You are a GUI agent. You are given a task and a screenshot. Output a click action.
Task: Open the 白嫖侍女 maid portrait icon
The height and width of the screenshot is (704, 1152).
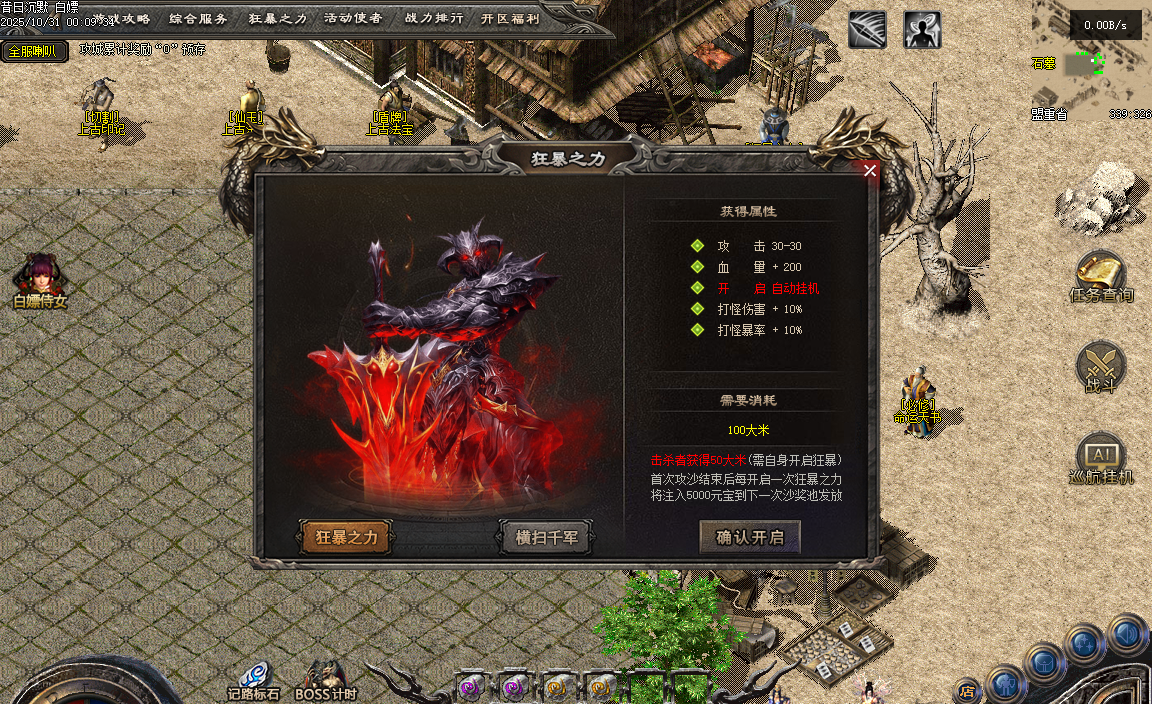coord(40,281)
